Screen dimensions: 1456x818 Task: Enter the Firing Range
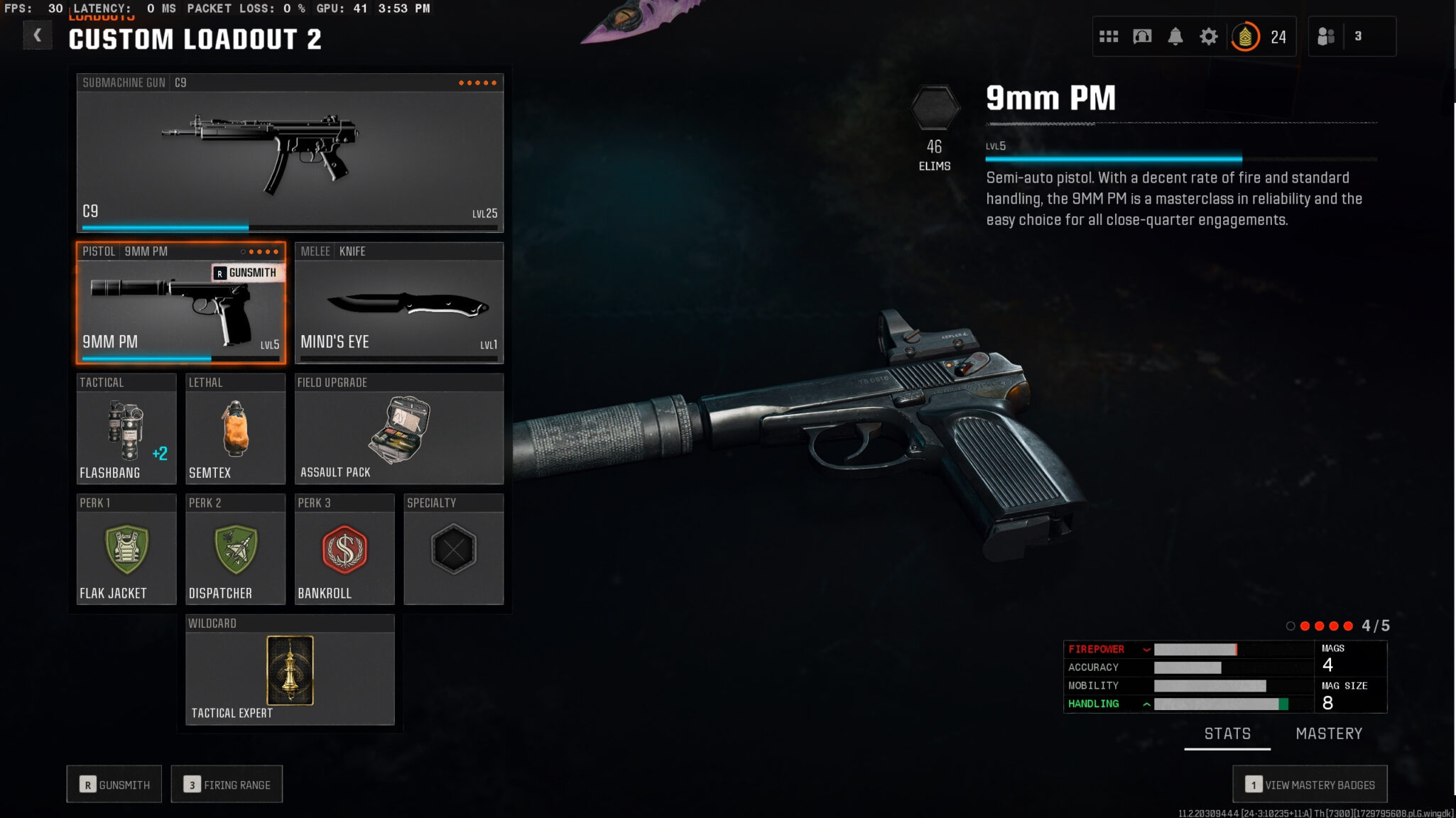point(227,784)
